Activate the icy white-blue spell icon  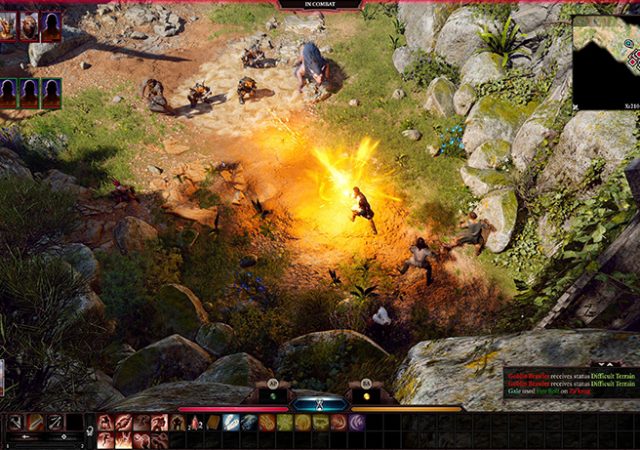[x=231, y=423]
